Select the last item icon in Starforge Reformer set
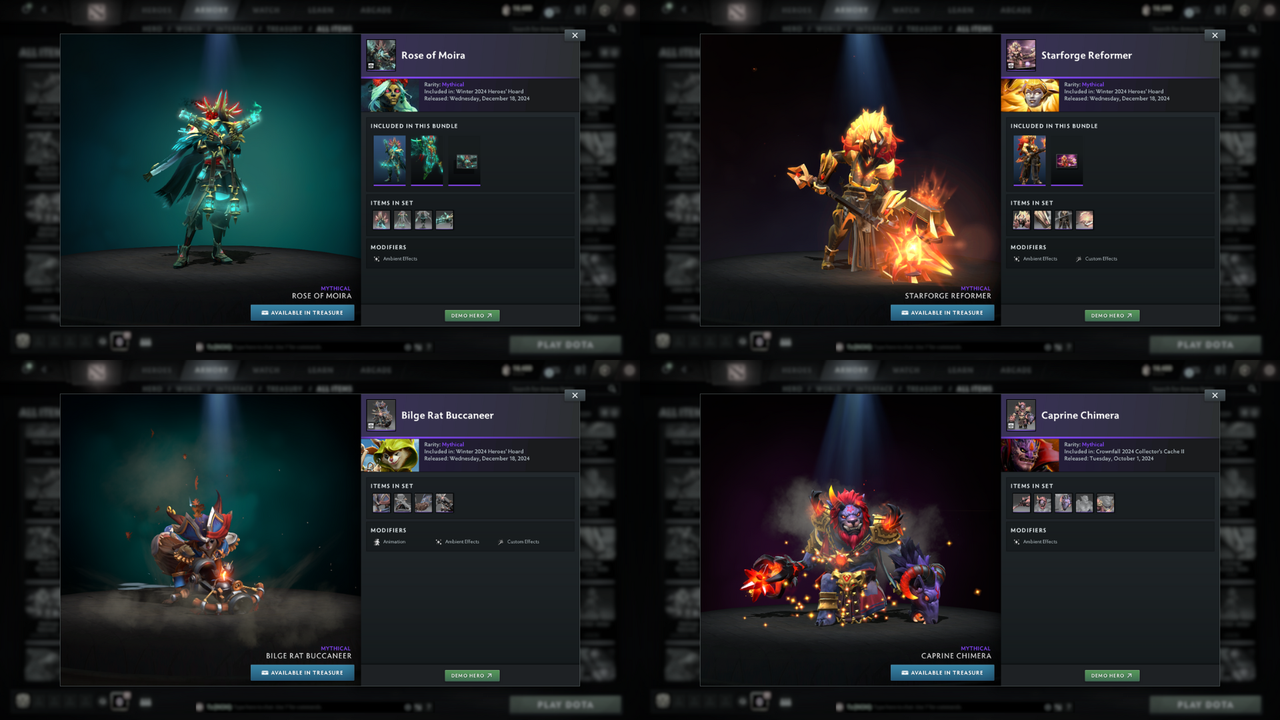Screen dimensions: 1280x720 (1084, 219)
